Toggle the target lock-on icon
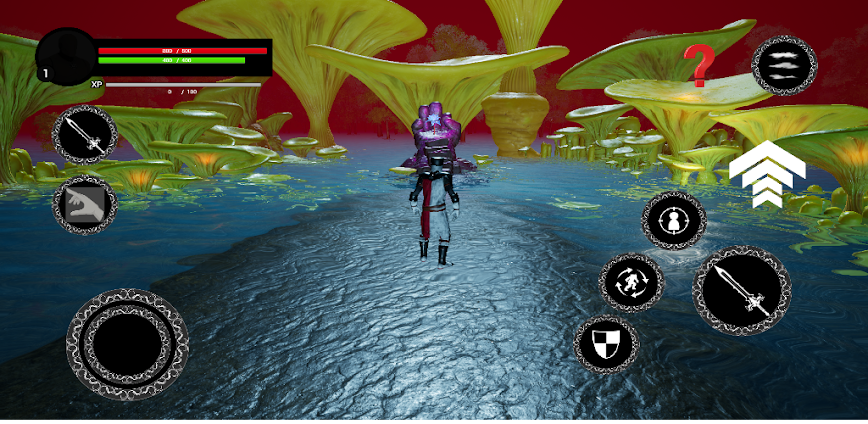 674,221
